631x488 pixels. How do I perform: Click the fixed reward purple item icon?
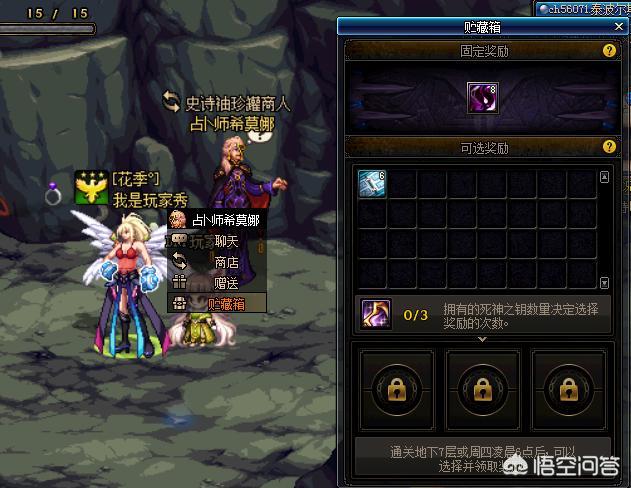coord(483,98)
